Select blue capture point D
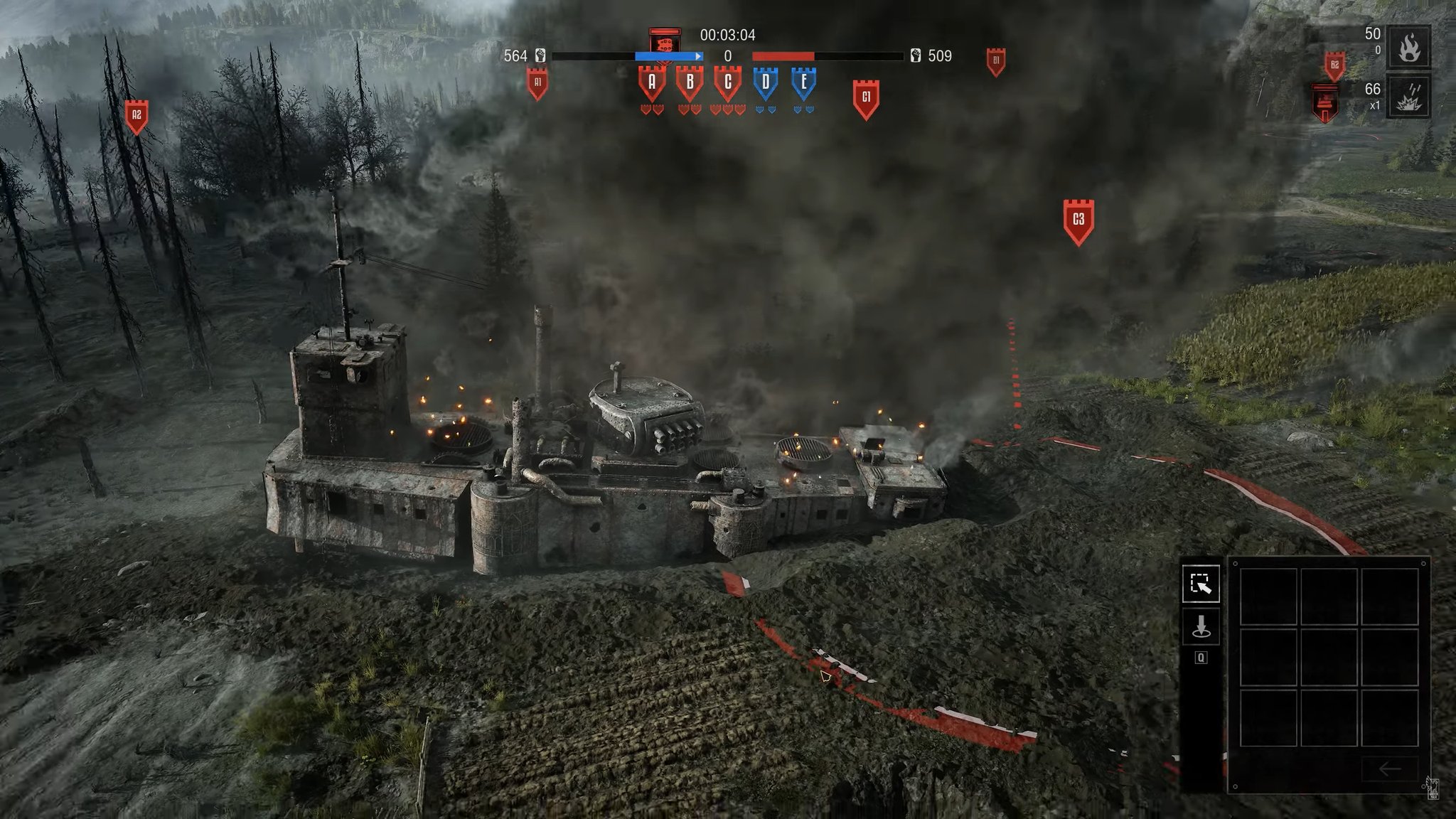The height and width of the screenshot is (819, 1456). 766,83
